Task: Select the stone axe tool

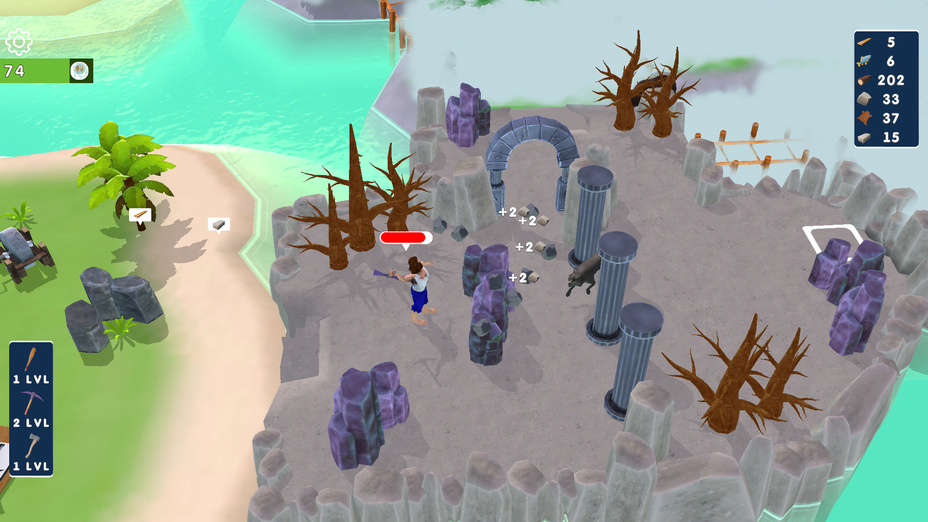Action: (31, 446)
